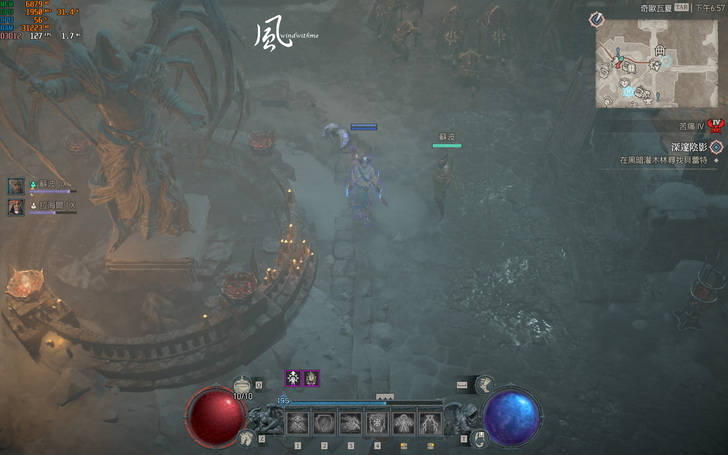Image resolution: width=728 pixels, height=455 pixels.
Task: Cast the fourth skill slot ability
Action: [377, 423]
